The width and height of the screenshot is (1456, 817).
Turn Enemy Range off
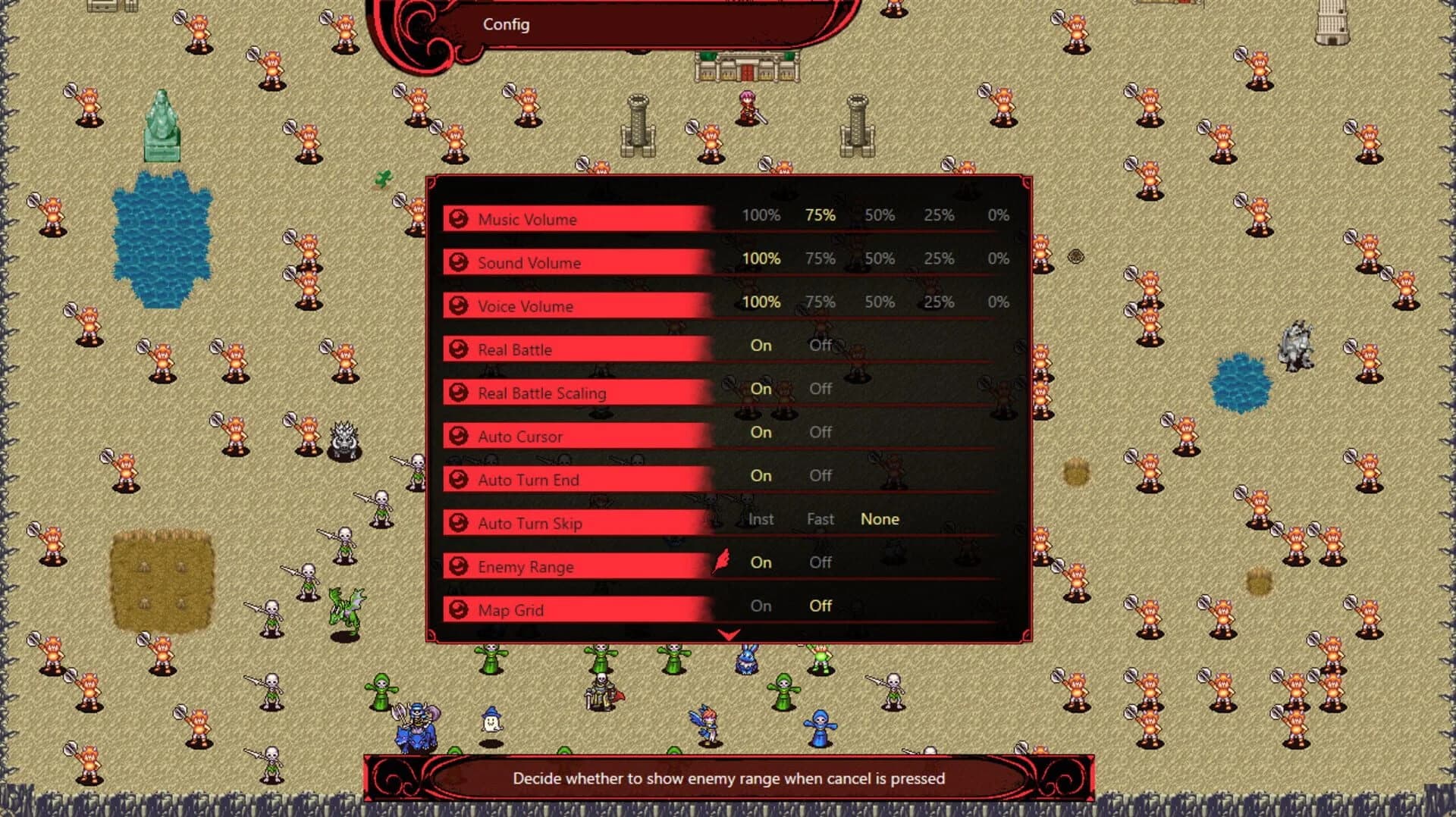[x=821, y=562]
